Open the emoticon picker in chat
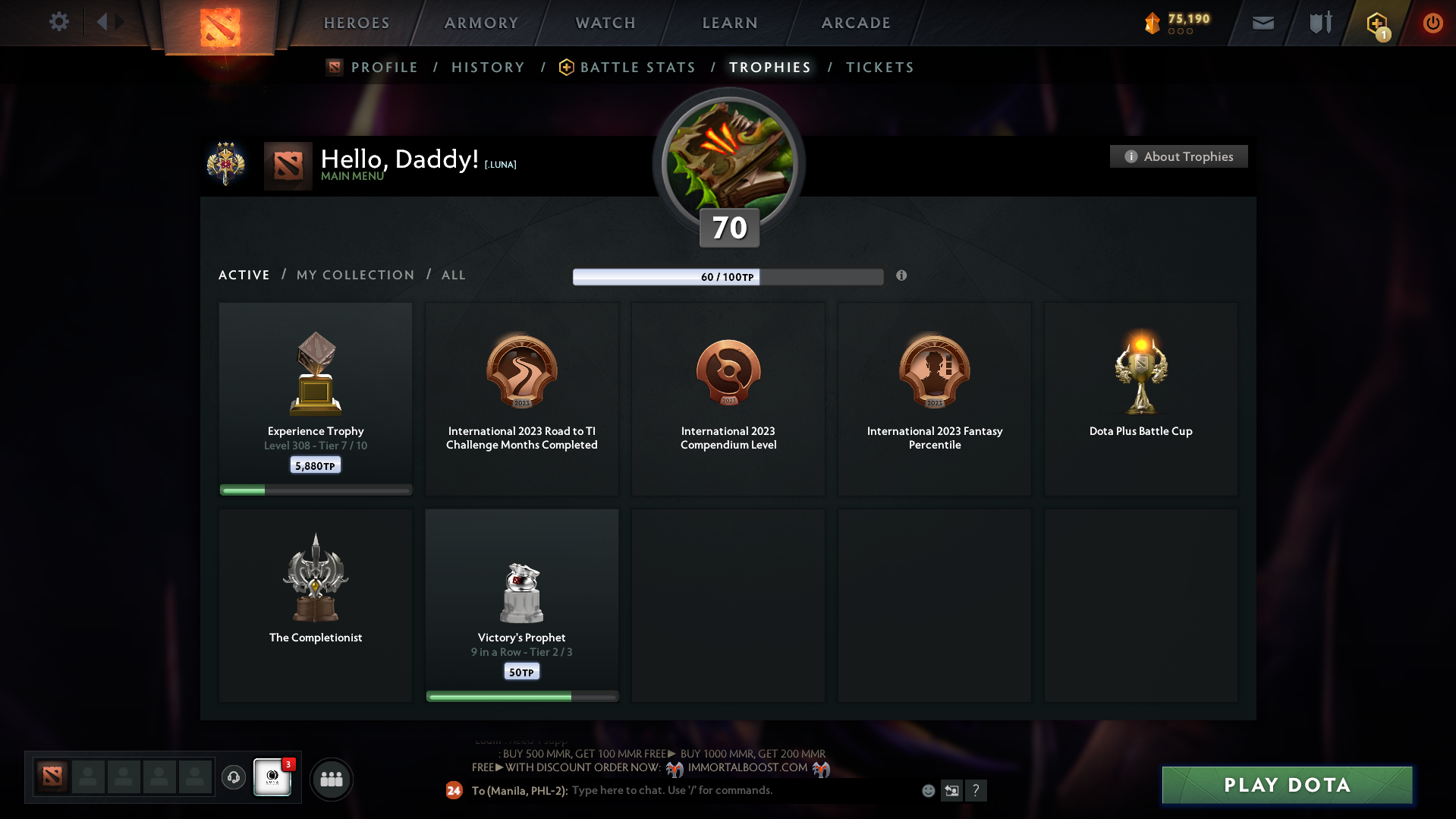 point(928,790)
